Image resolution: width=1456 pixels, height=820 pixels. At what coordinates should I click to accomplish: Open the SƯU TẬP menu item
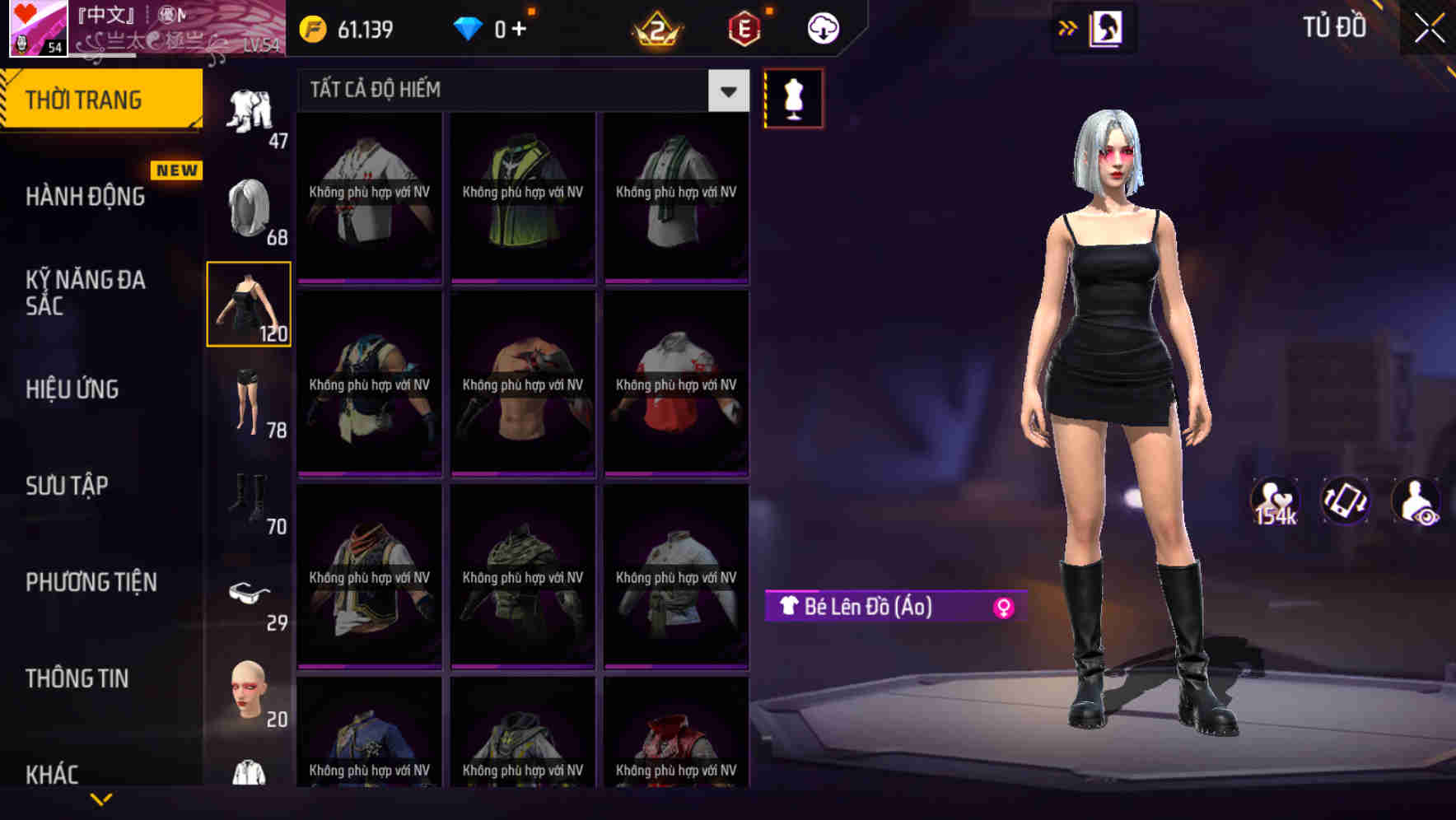click(69, 486)
